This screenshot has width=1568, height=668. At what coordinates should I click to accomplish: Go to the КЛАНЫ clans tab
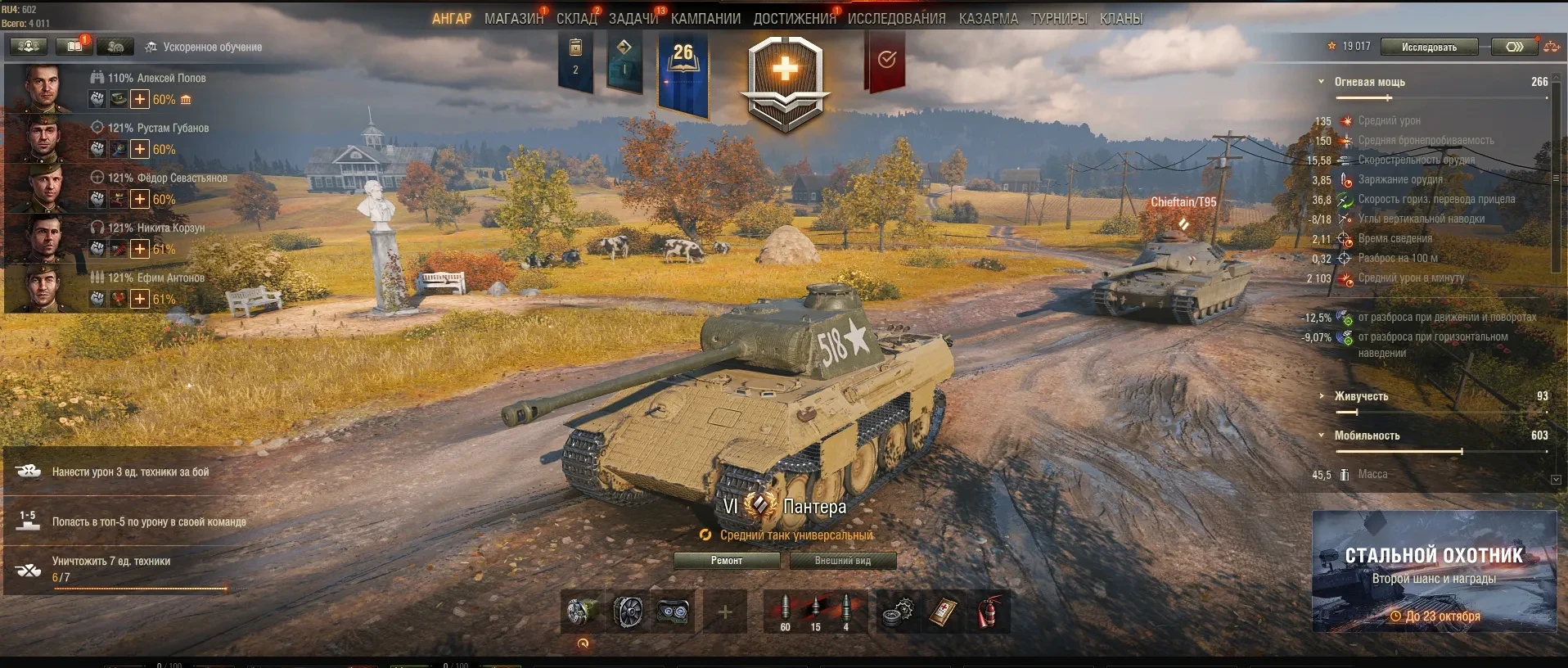coord(1120,19)
